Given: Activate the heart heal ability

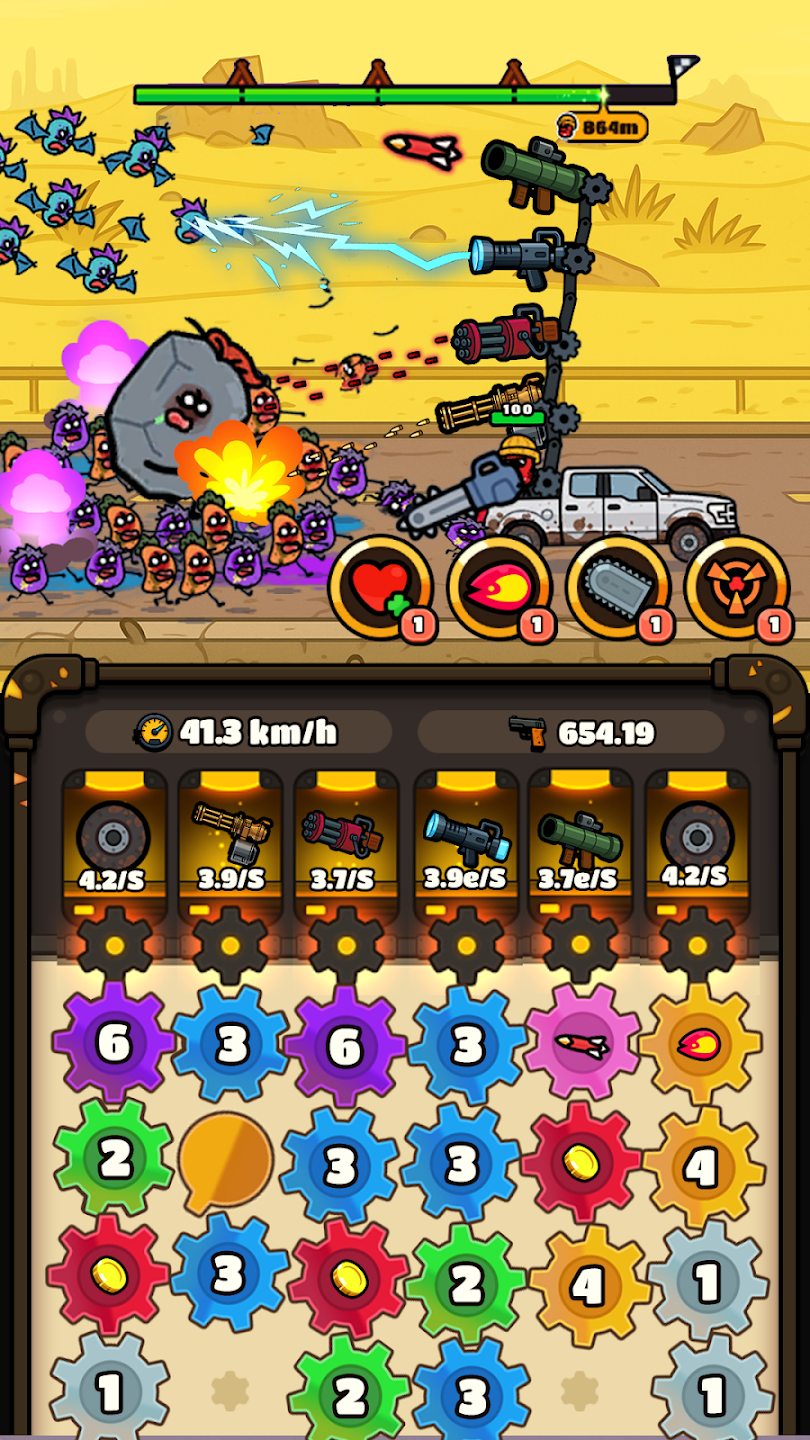Looking at the screenshot, I should coord(380,587).
